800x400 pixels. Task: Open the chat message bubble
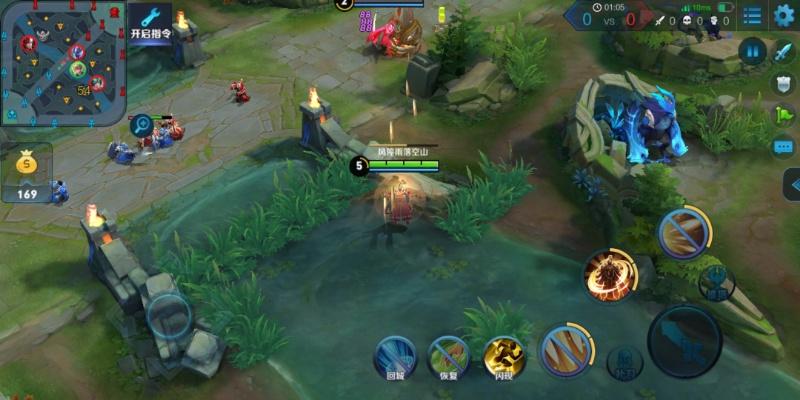coord(783,147)
